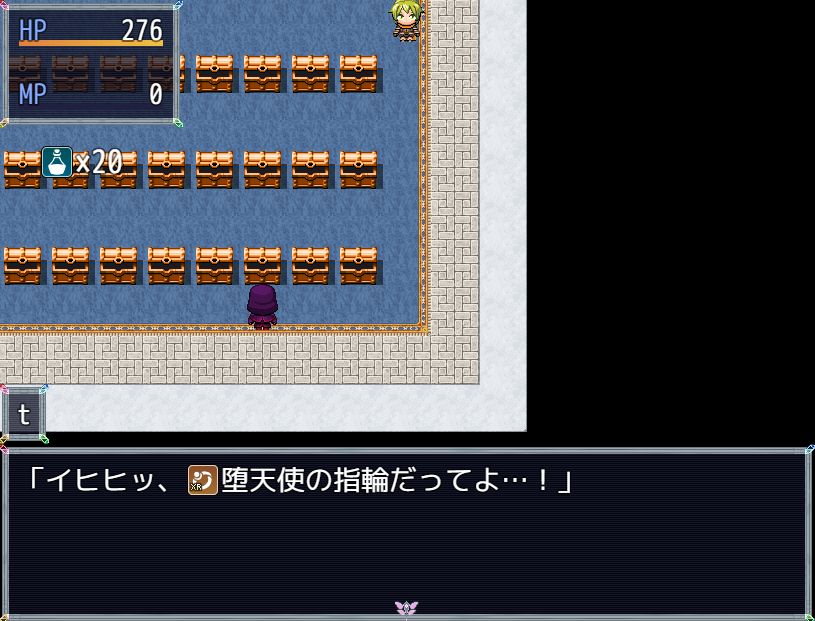Advance the fallen angel ring dialogue message
815x621 pixels.
[406, 532]
